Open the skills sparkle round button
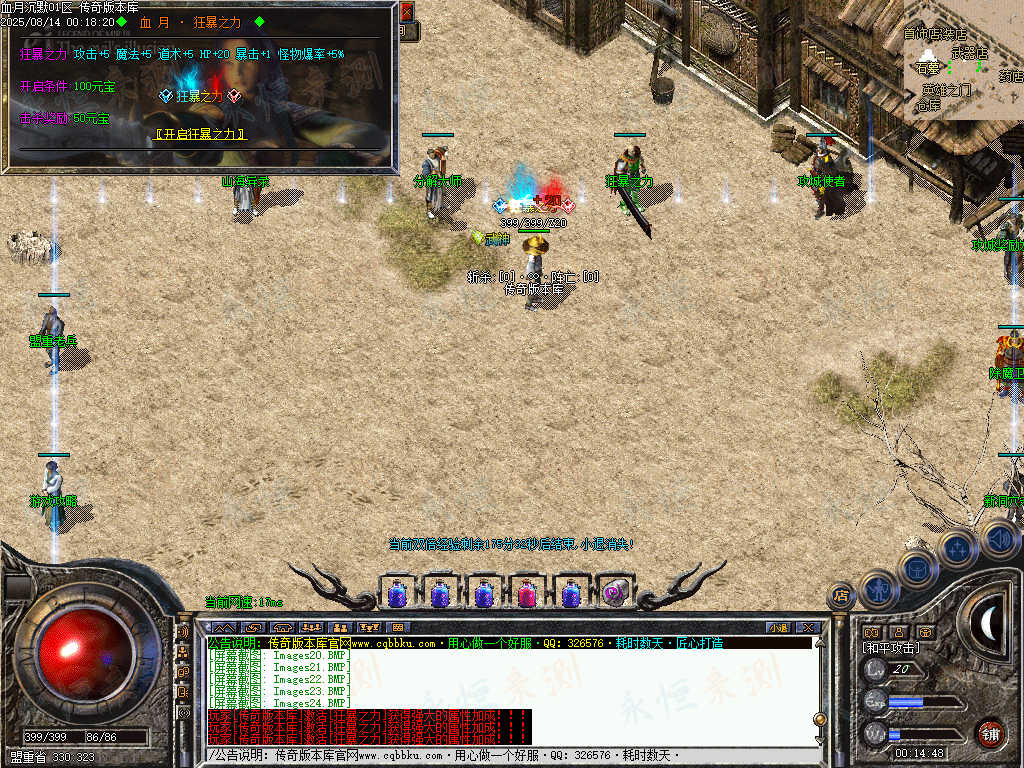 (x=957, y=547)
